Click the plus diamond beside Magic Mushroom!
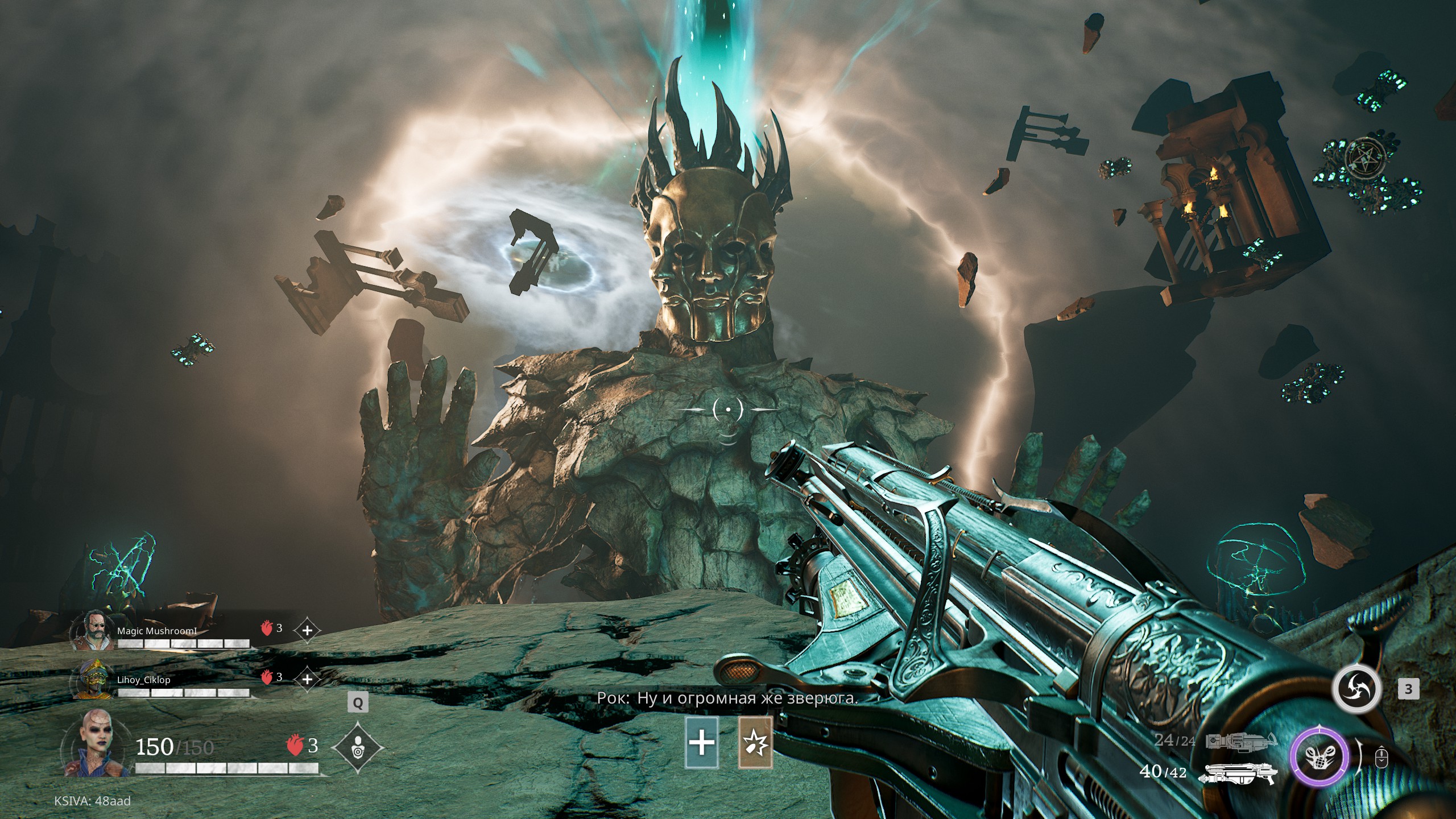1456x819 pixels. point(308,630)
